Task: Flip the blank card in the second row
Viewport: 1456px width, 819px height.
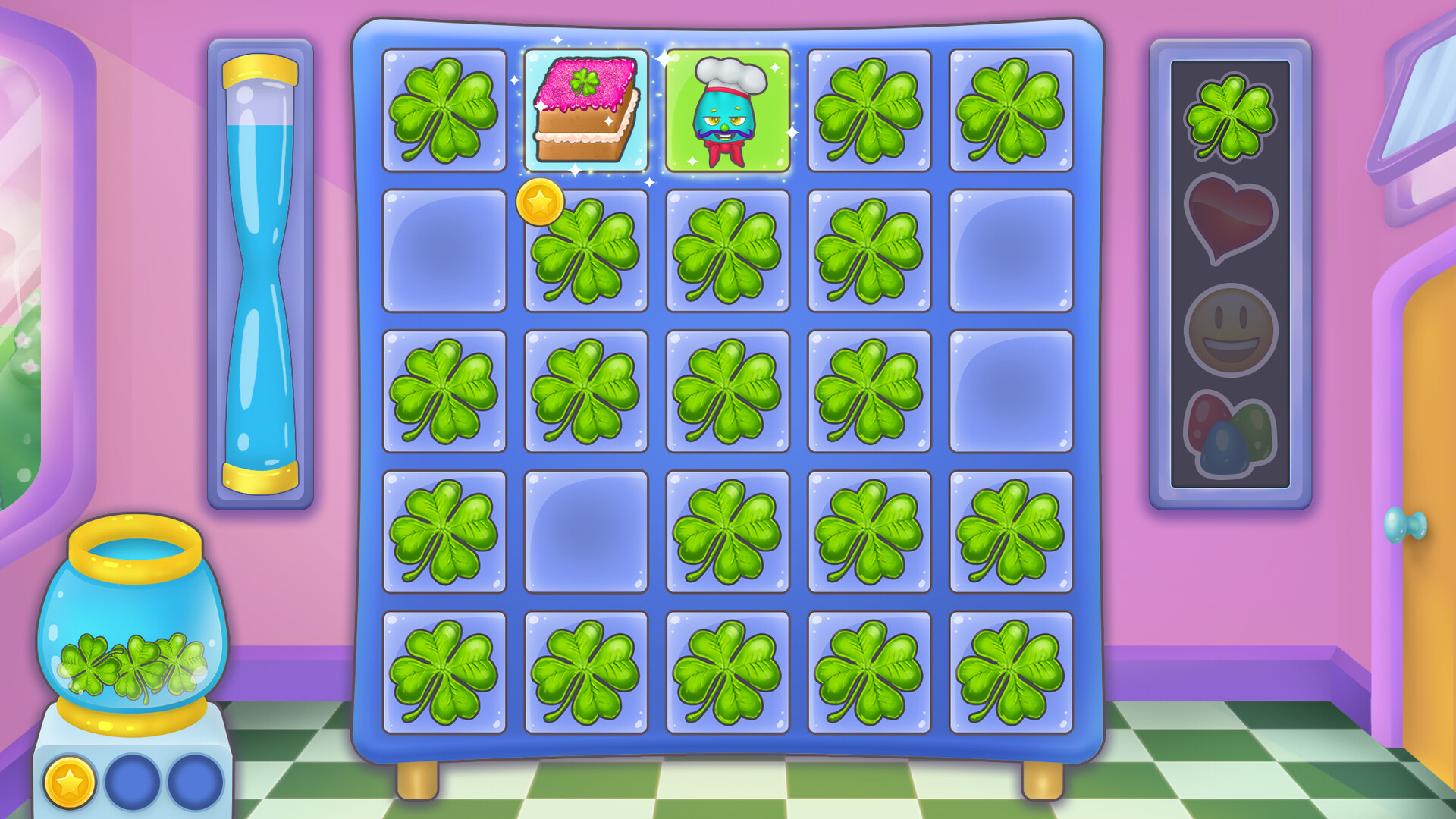Action: (444, 250)
